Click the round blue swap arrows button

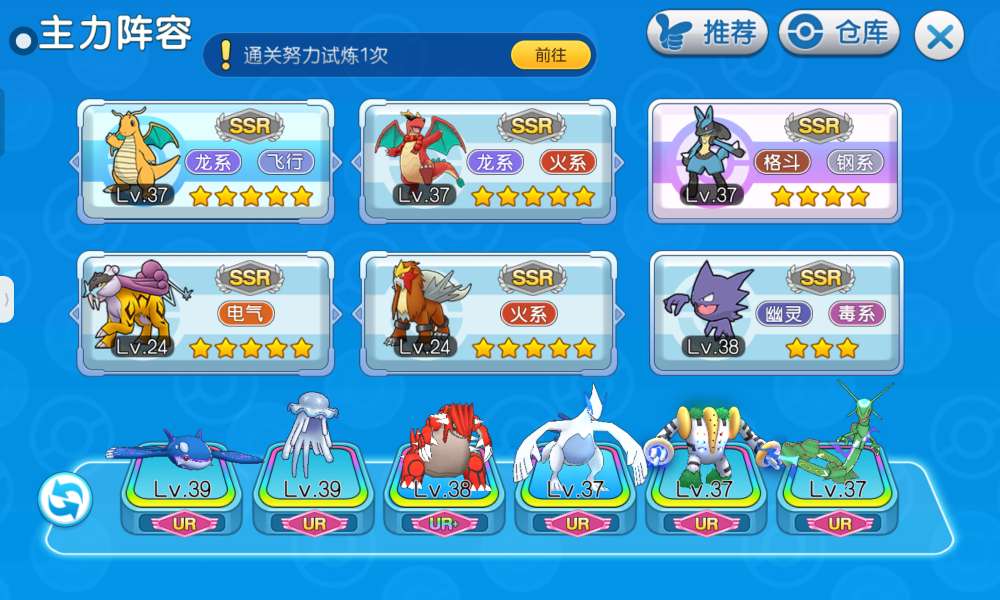pos(65,498)
